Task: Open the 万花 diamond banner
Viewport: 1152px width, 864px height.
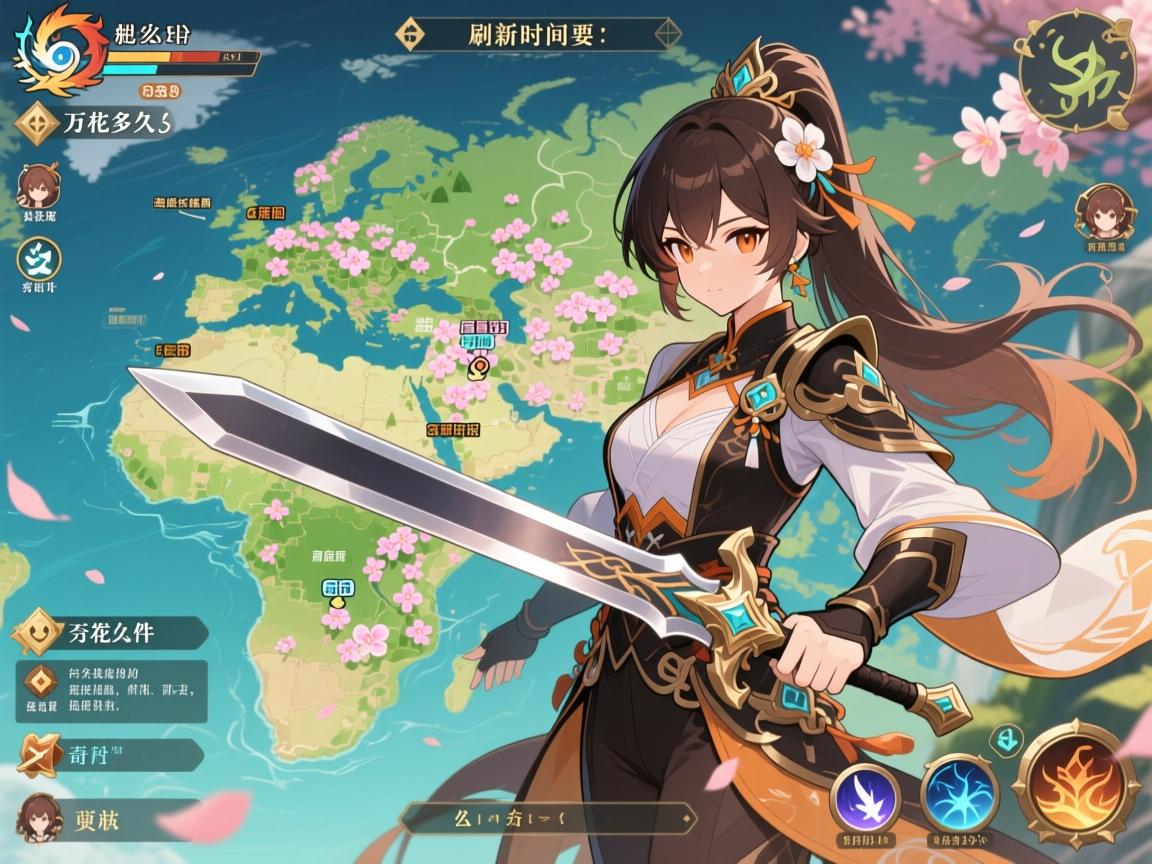Action: [90, 124]
